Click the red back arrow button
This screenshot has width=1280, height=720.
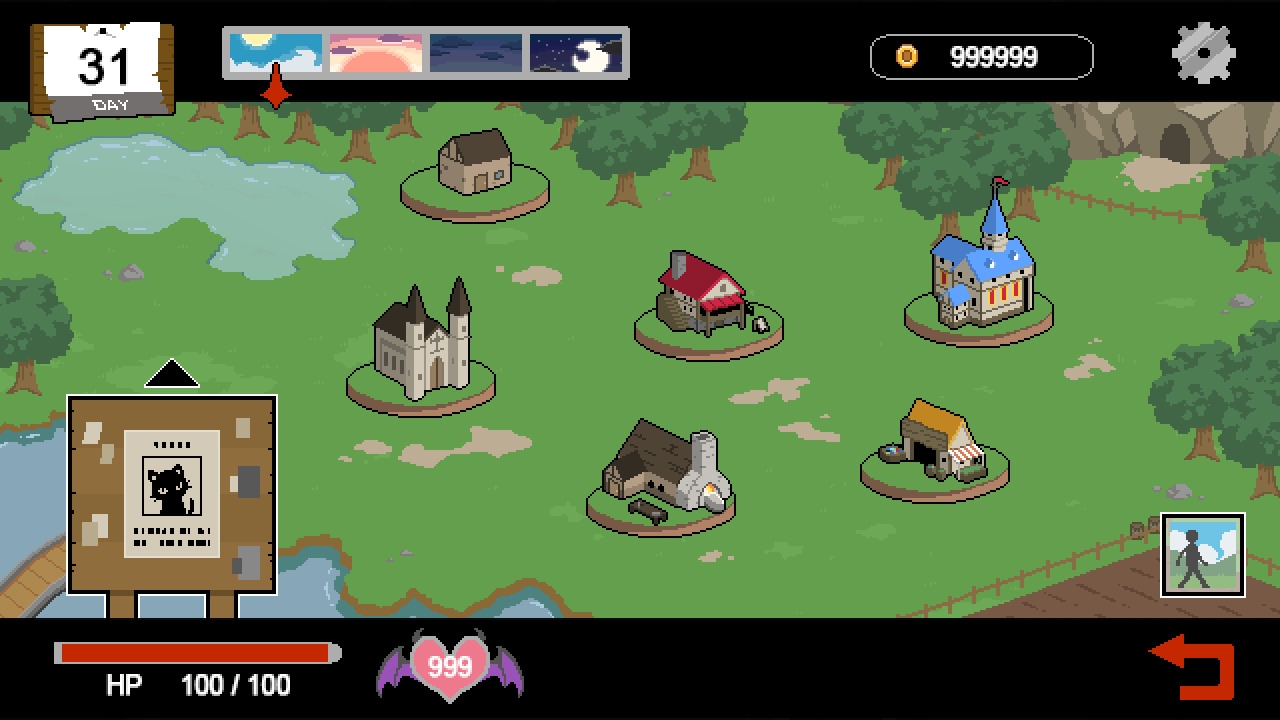1194,666
